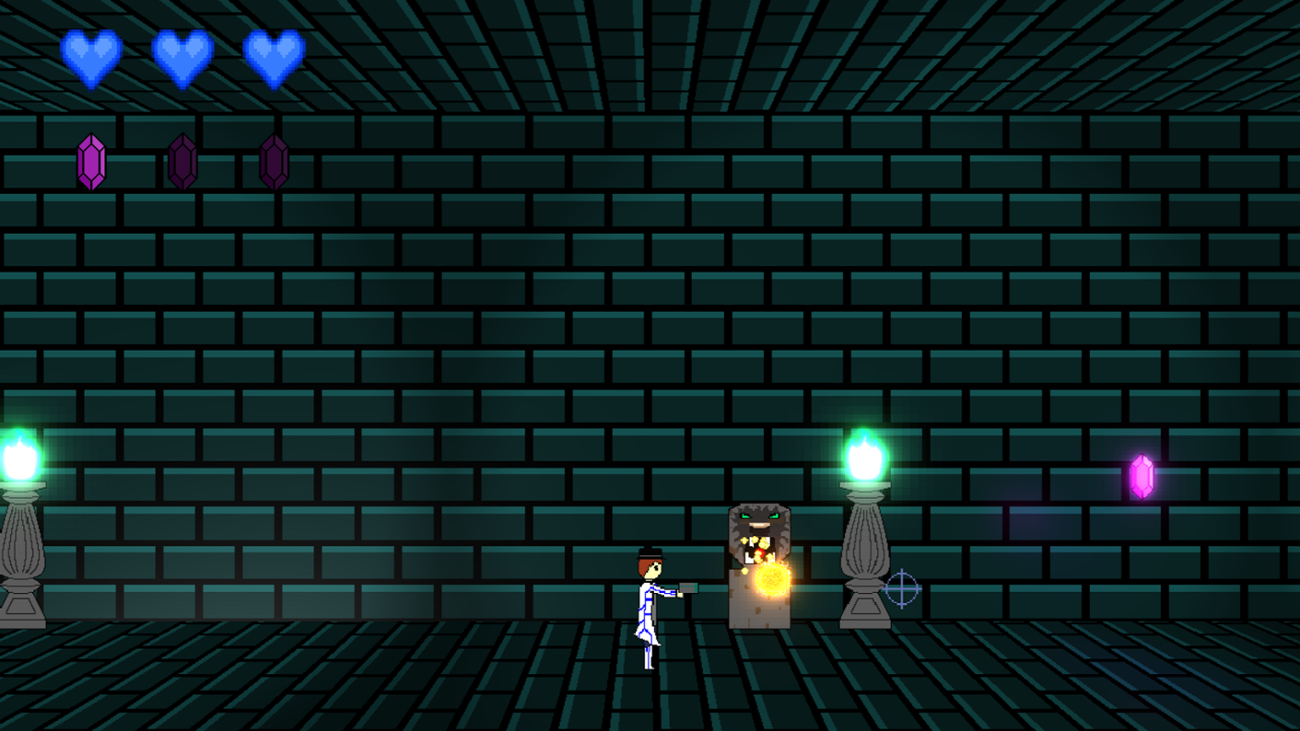Viewport: 1300px width, 731px height.
Task: Select the middle blue heart icon
Action: coord(184,57)
